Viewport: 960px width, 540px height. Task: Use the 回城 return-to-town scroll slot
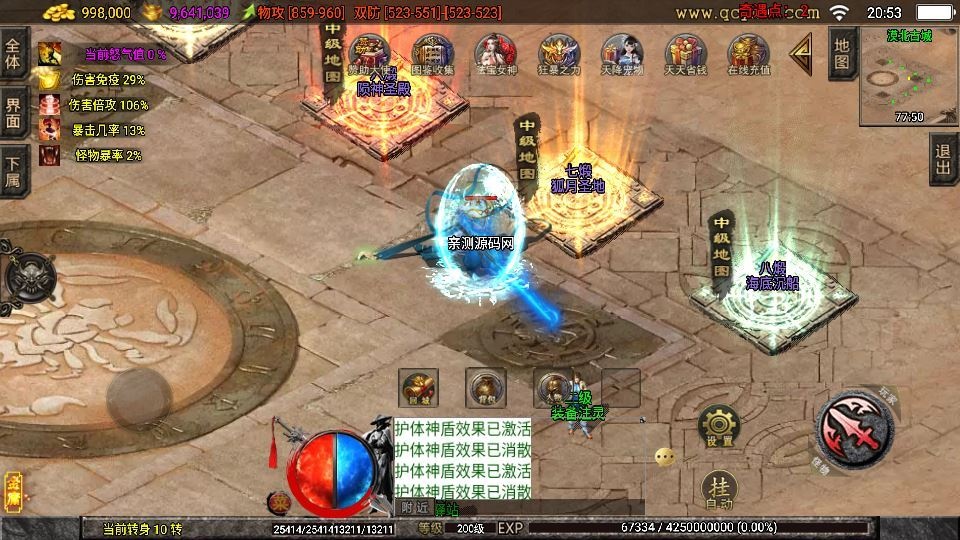click(x=419, y=388)
